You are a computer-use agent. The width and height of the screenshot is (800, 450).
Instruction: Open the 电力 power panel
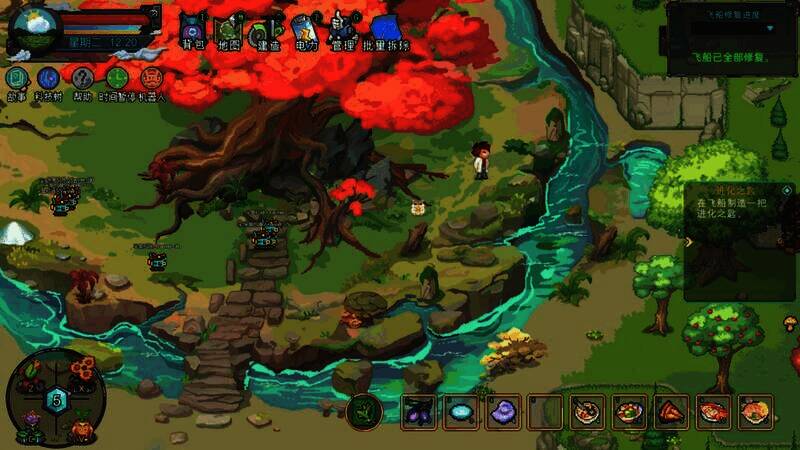[x=305, y=30]
